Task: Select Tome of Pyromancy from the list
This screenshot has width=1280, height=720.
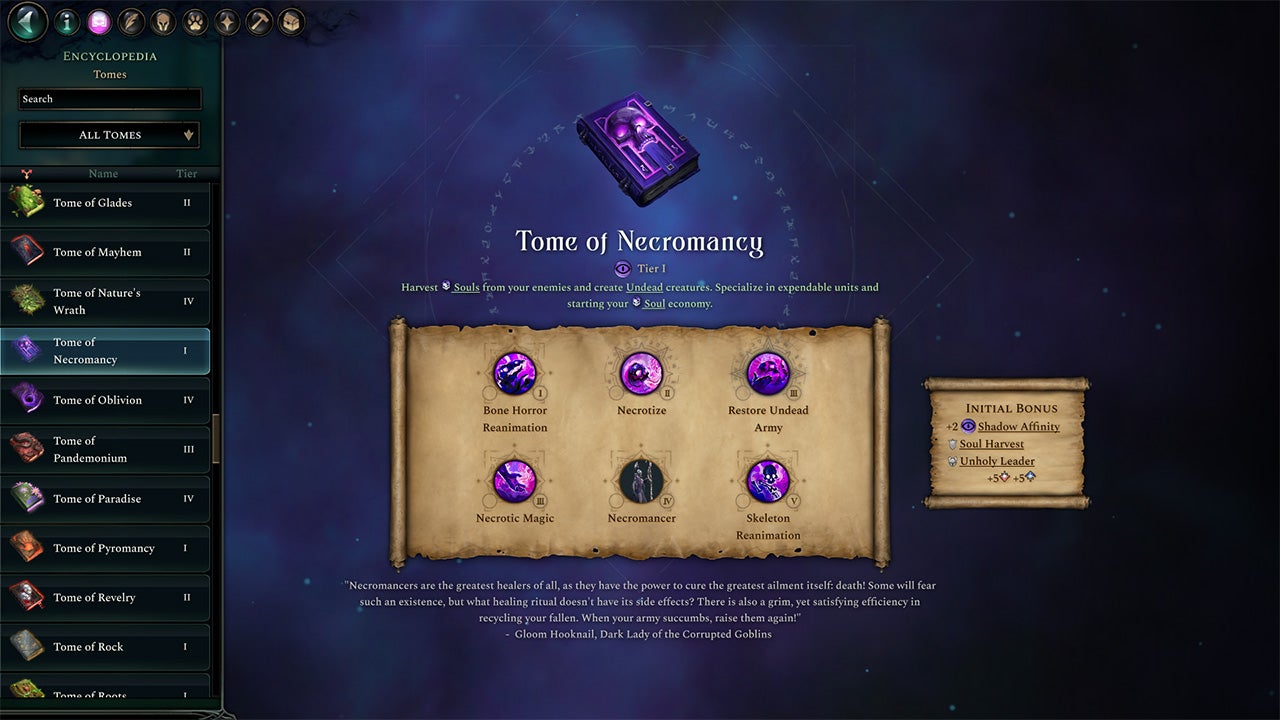Action: pyautogui.click(x=103, y=548)
